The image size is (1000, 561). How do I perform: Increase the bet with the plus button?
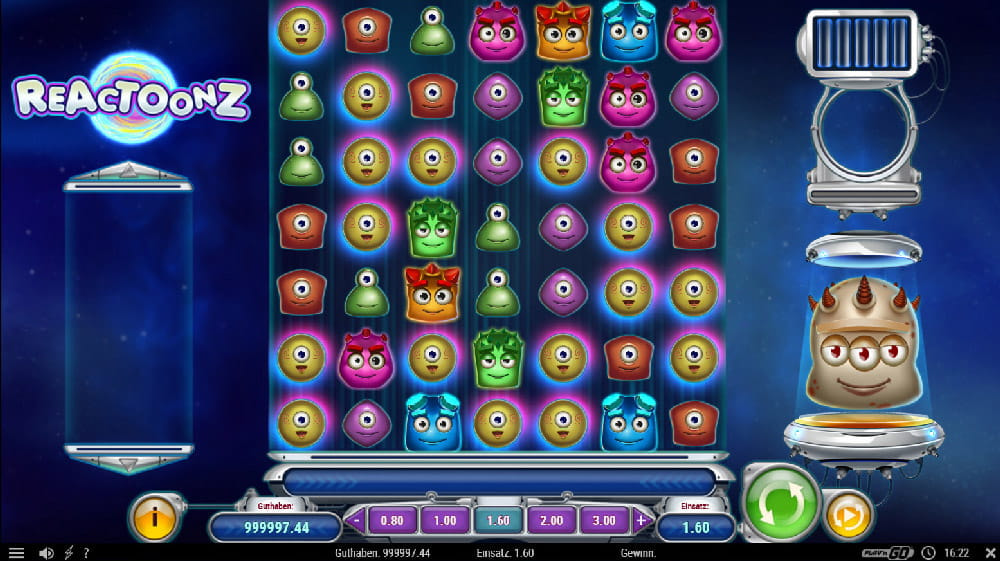pos(641,520)
